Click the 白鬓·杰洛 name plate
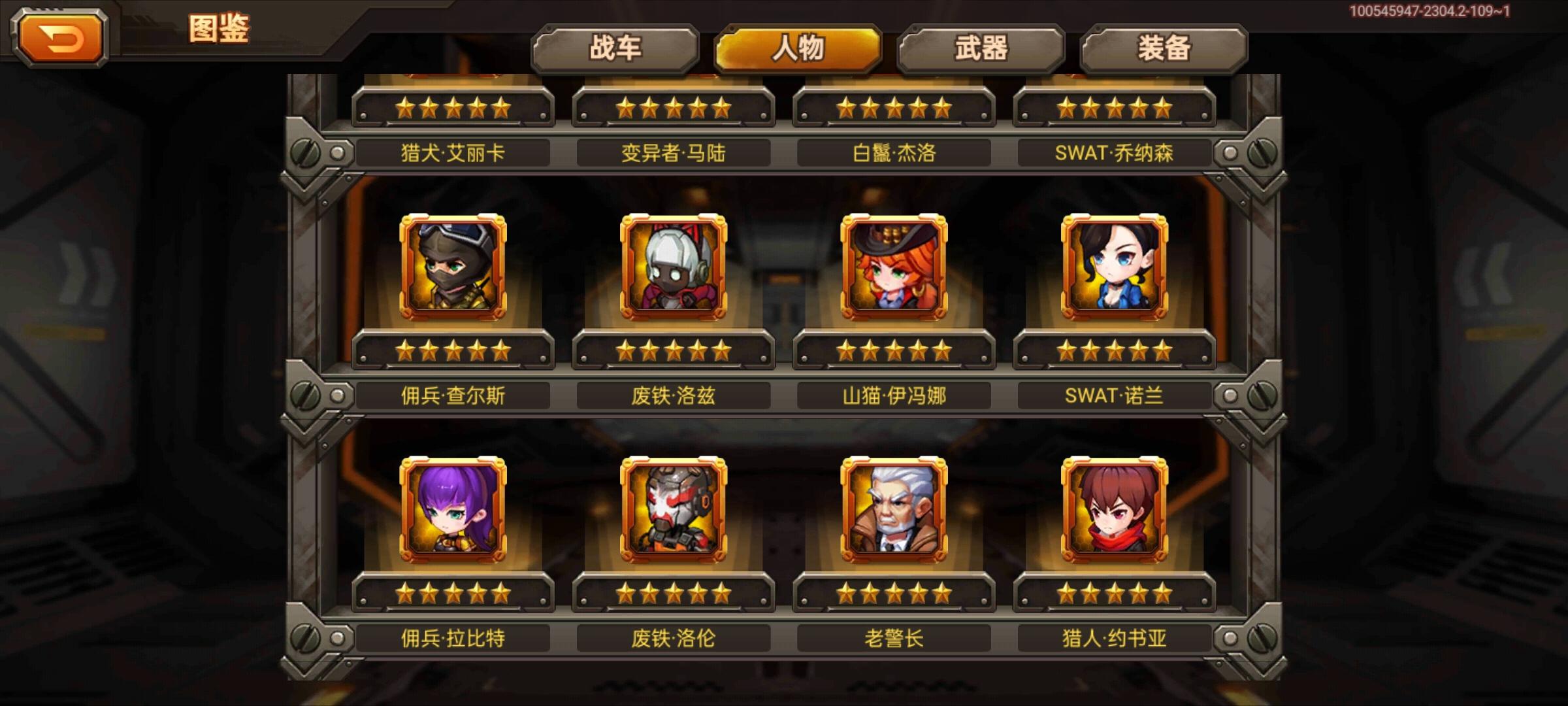 click(896, 152)
